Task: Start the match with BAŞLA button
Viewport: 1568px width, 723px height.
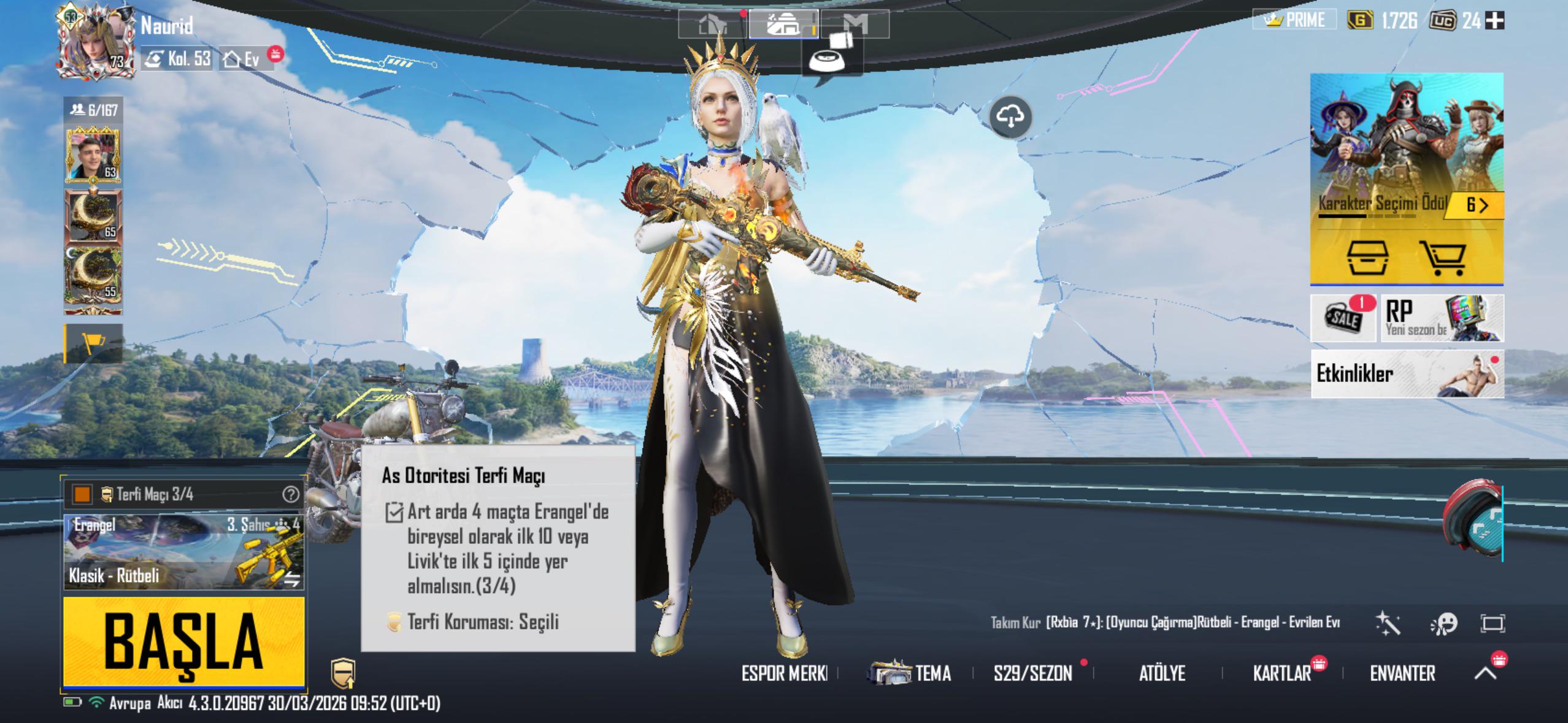Action: 184,641
